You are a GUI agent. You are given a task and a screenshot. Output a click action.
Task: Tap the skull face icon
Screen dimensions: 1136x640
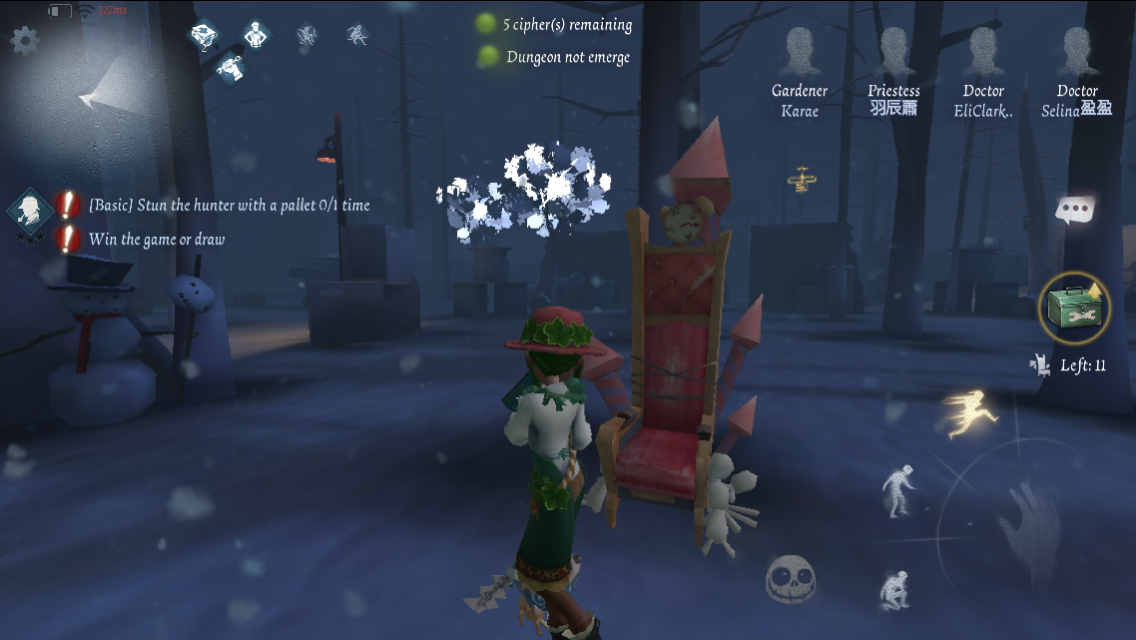[x=791, y=579]
